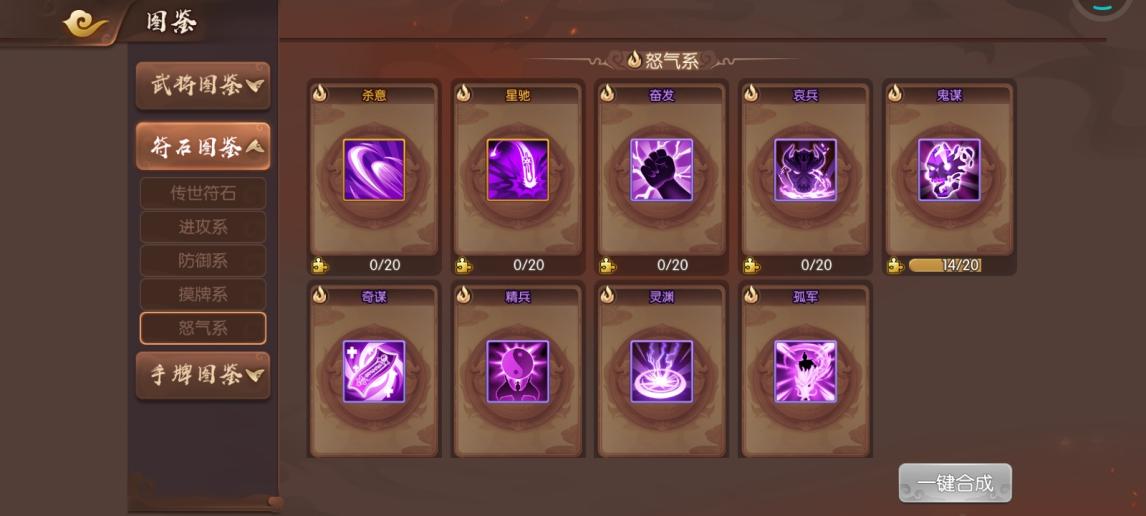1146x516 pixels.
Task: View the 精兵 yin-yang rune card
Action: tap(518, 371)
